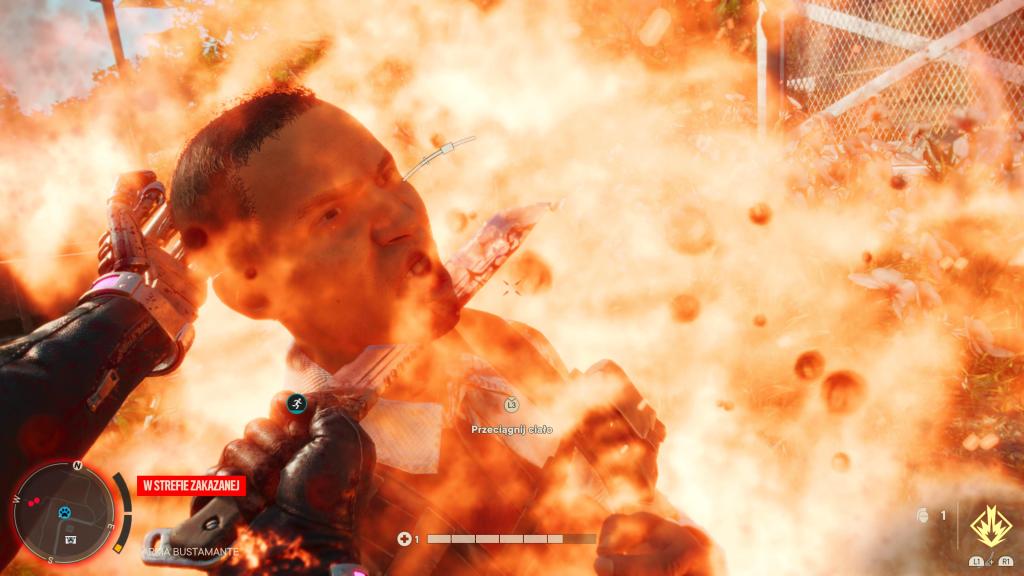Click the white flag marker on minimap
Image resolution: width=1024 pixels, height=576 pixels.
[x=71, y=537]
